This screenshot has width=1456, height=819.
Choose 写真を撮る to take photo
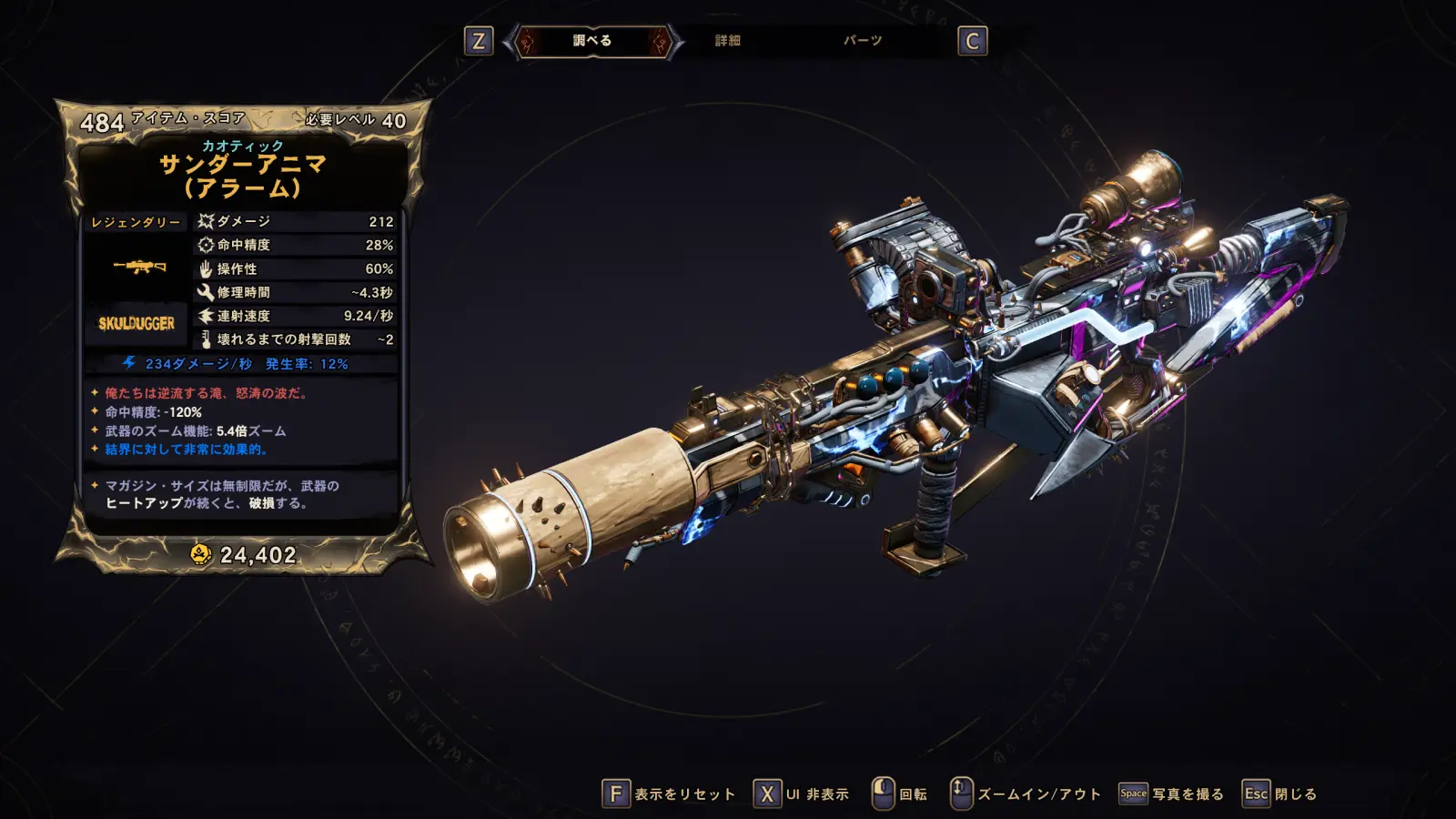(1171, 794)
